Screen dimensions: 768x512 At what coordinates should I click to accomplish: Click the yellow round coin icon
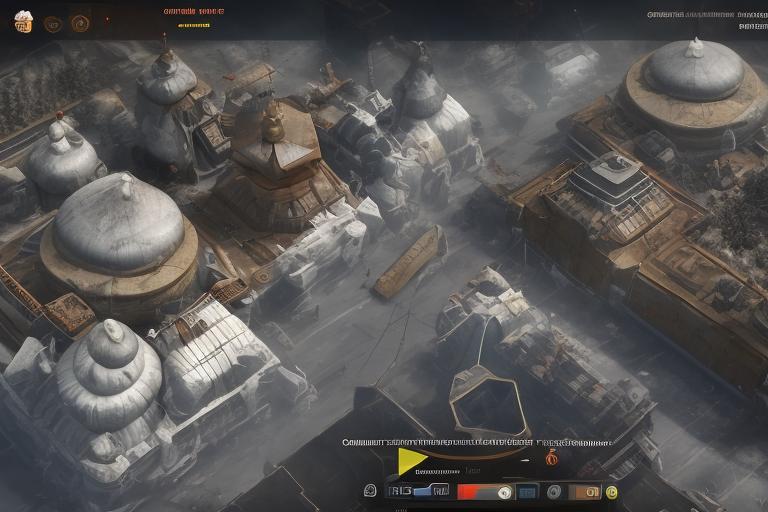pos(611,491)
